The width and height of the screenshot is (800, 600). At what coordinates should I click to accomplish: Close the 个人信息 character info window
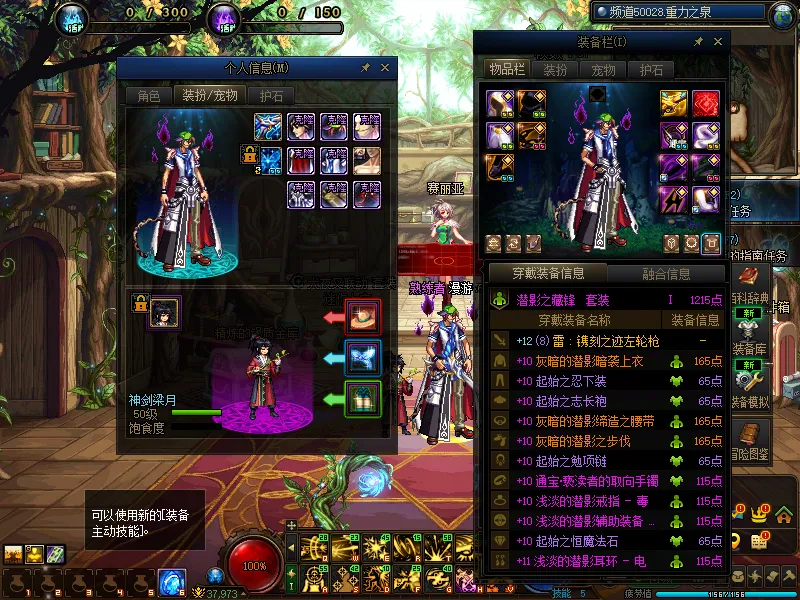(385, 68)
